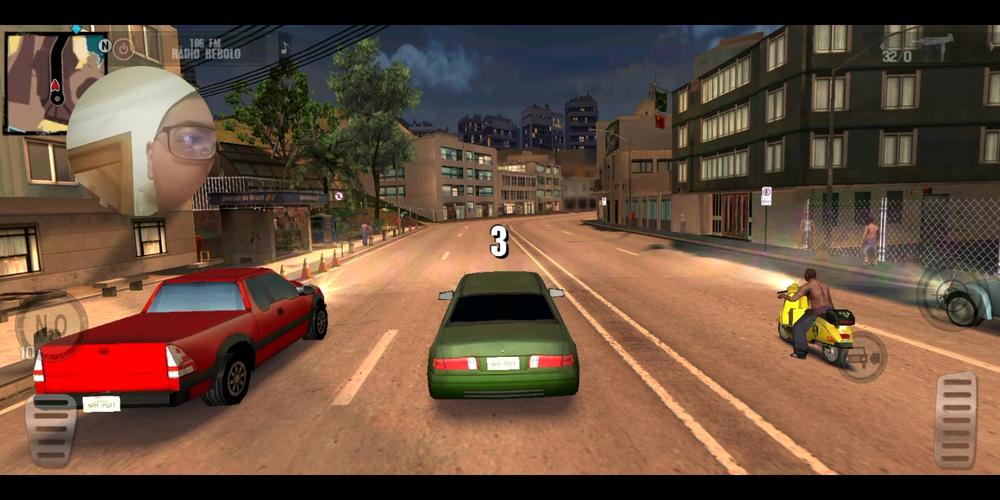Tap the power icon beside the minimap
The height and width of the screenshot is (500, 1000).
click(x=123, y=48)
